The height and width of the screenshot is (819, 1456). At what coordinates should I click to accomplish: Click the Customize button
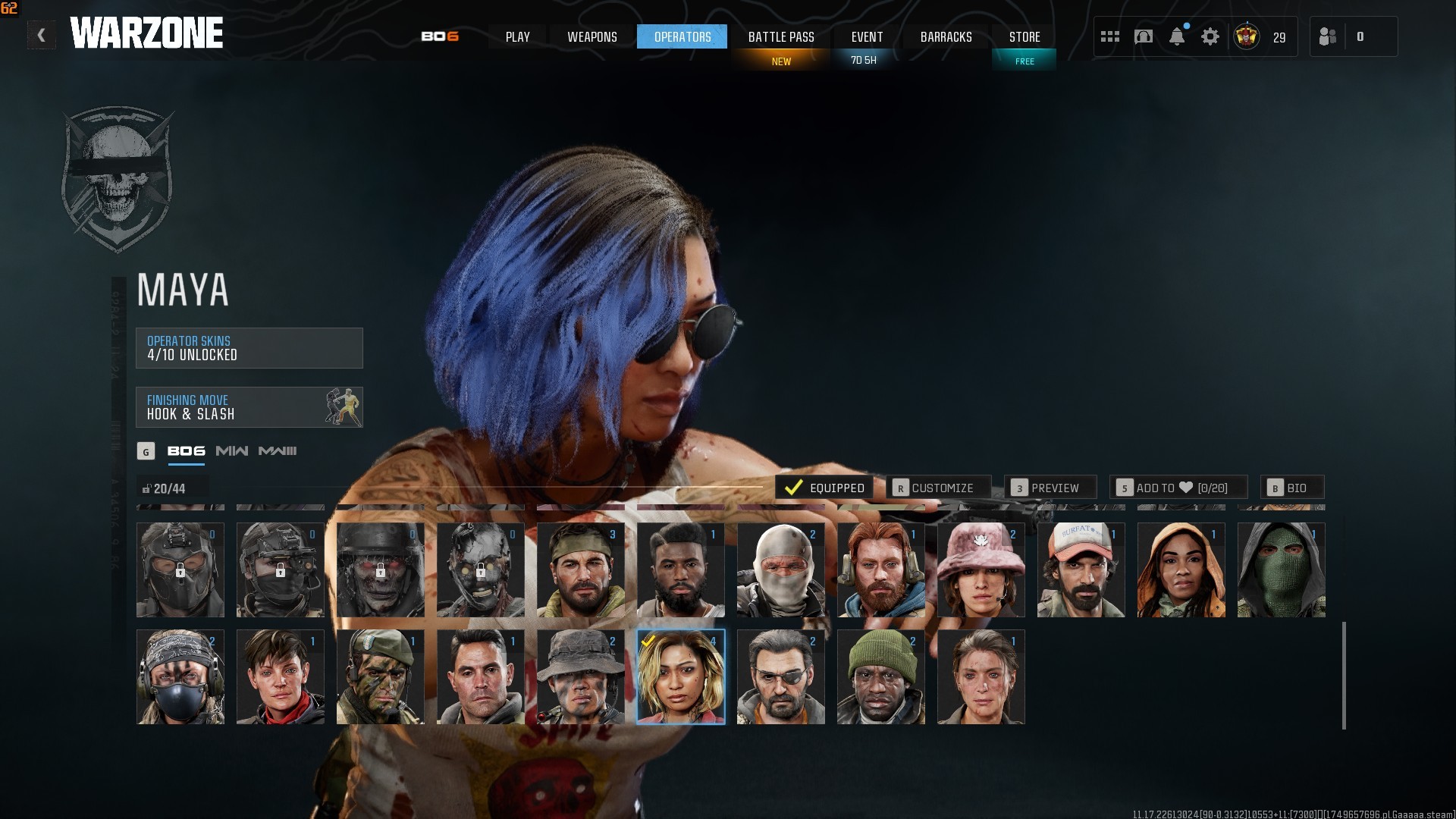[x=938, y=488]
